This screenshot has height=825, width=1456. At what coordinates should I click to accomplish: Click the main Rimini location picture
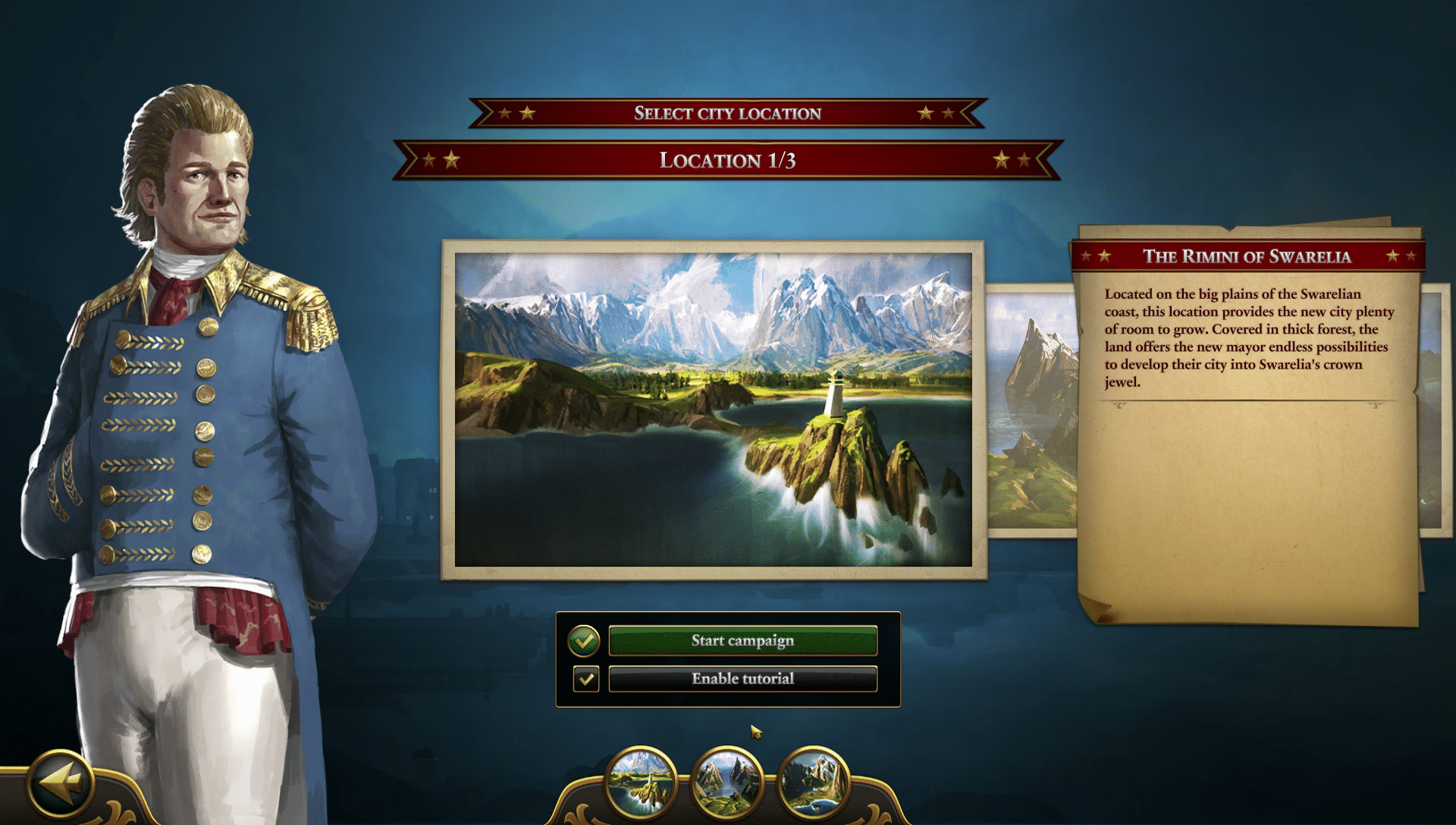[x=713, y=409]
